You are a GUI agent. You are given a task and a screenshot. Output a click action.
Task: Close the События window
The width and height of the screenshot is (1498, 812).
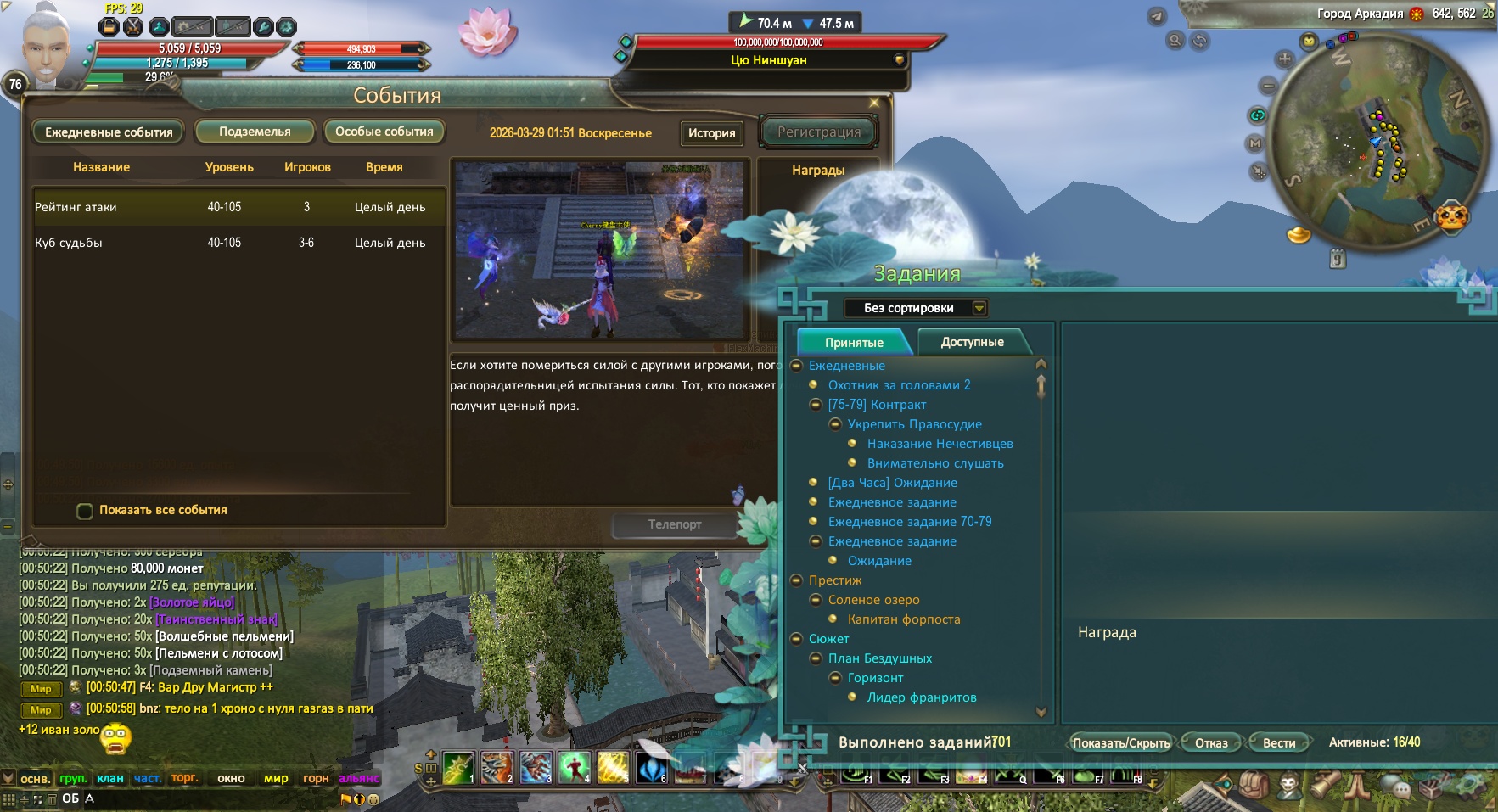[x=874, y=103]
